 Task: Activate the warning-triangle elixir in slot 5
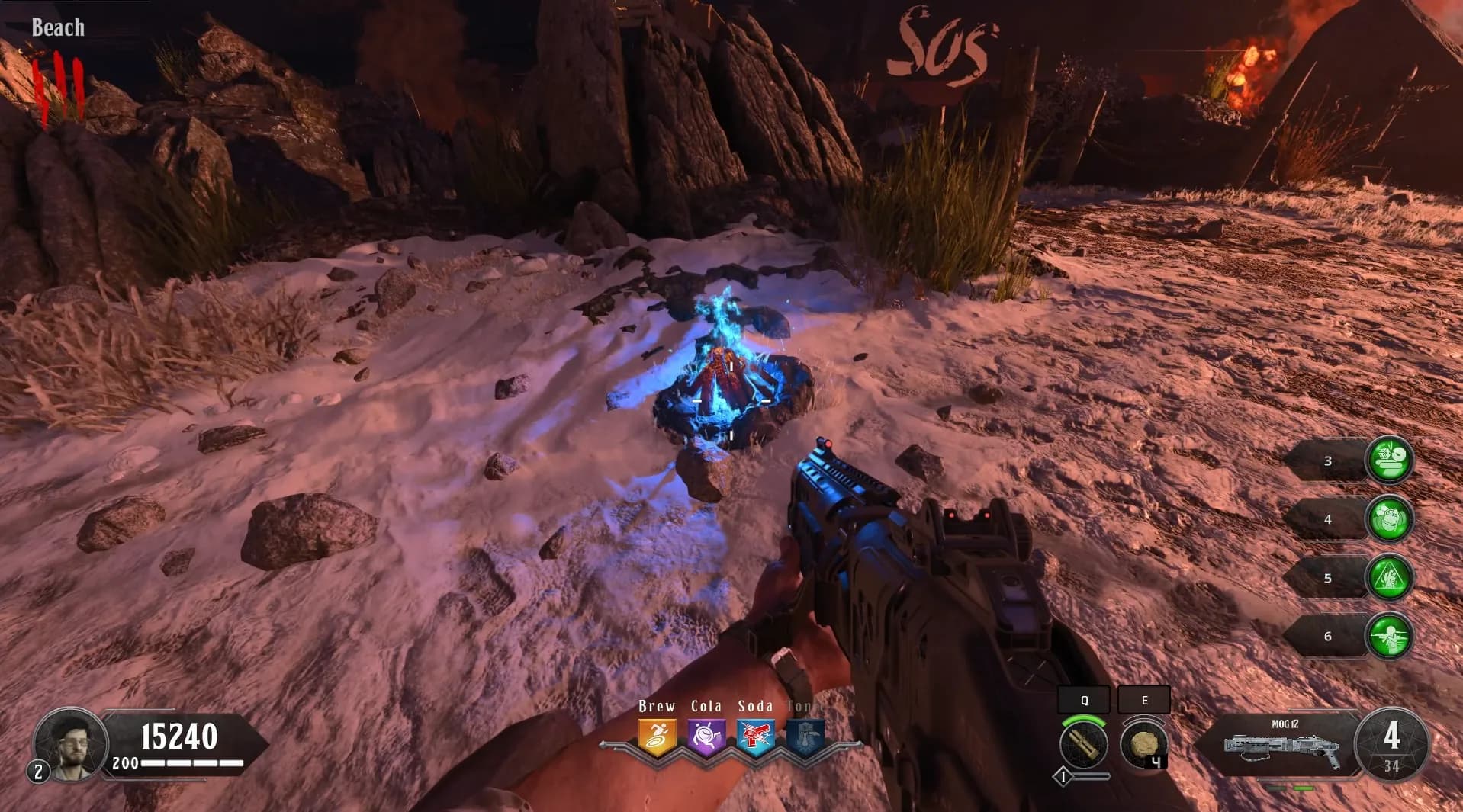pyautogui.click(x=1389, y=577)
